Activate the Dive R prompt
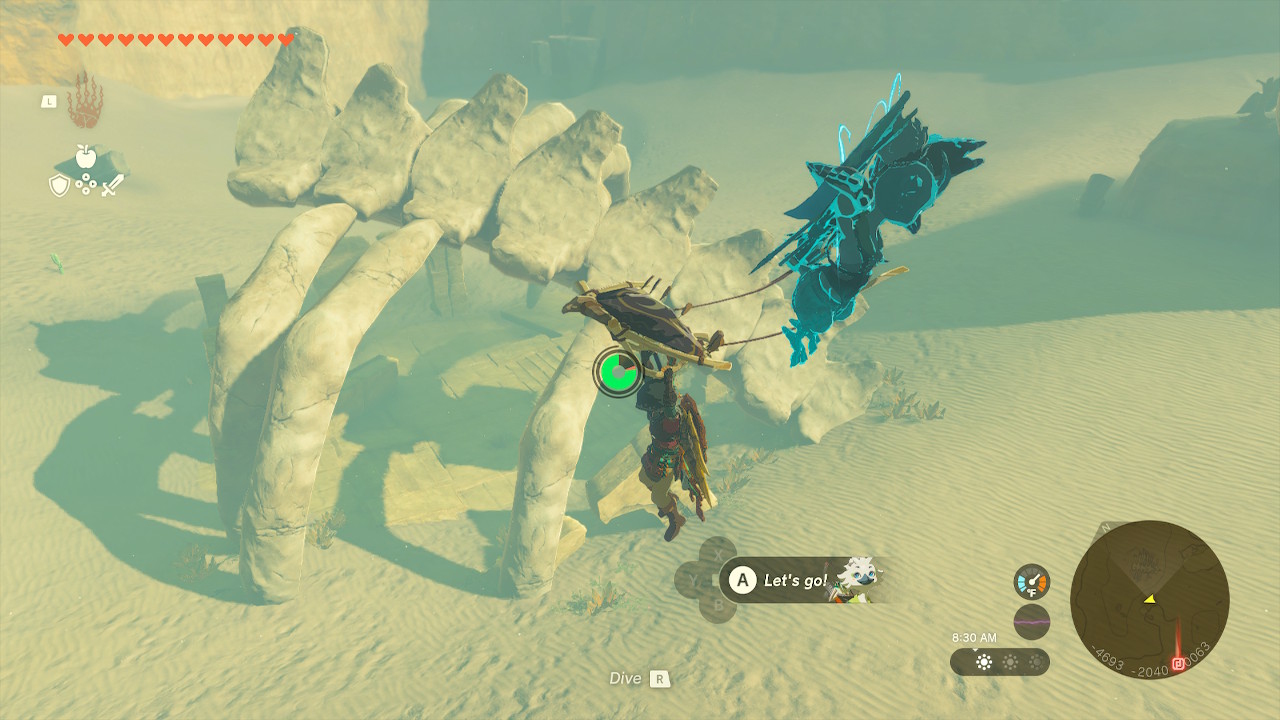Screen dimensions: 1280x720 coord(638,678)
